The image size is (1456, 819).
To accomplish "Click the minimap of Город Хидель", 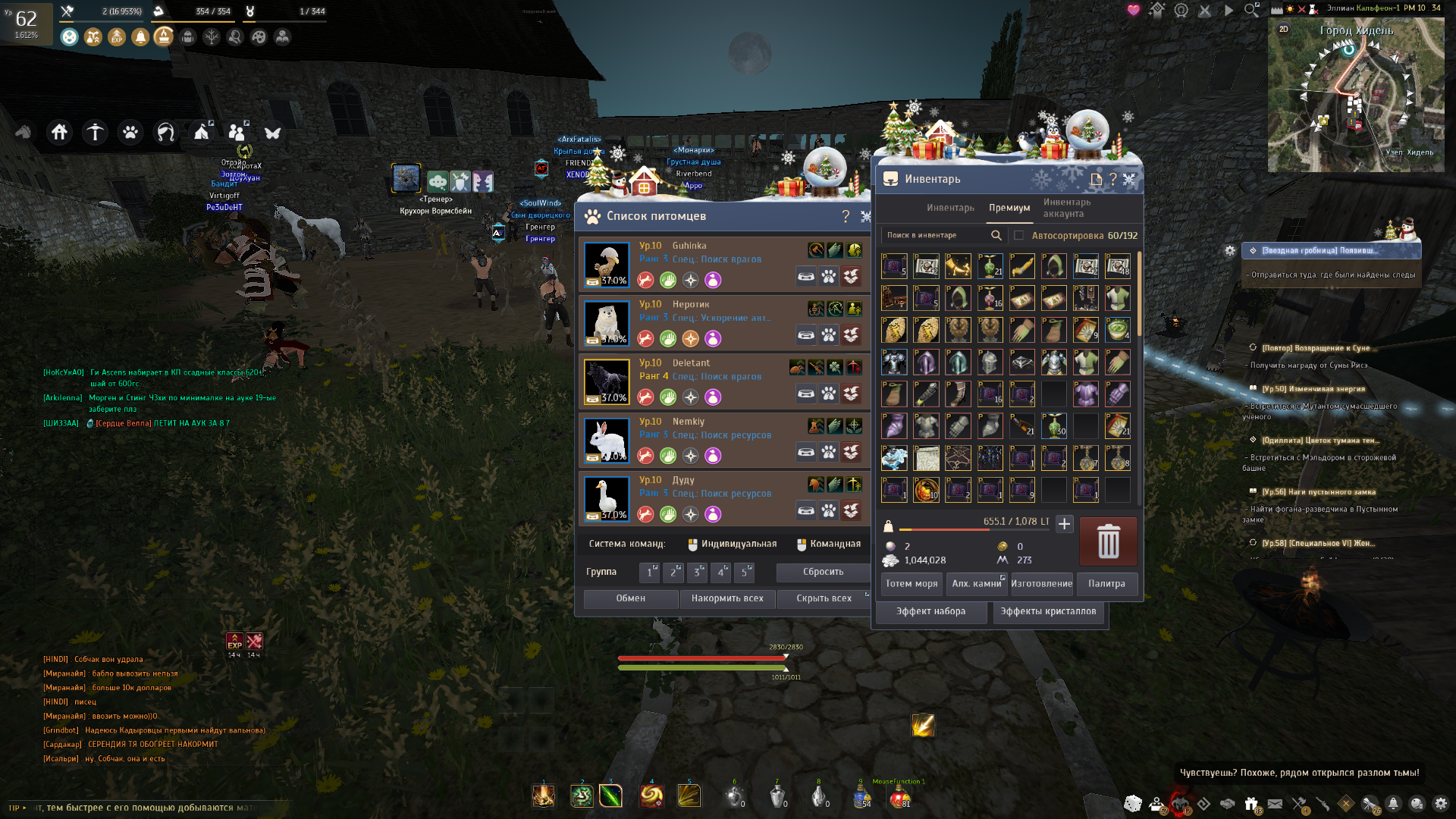I will point(1355,95).
